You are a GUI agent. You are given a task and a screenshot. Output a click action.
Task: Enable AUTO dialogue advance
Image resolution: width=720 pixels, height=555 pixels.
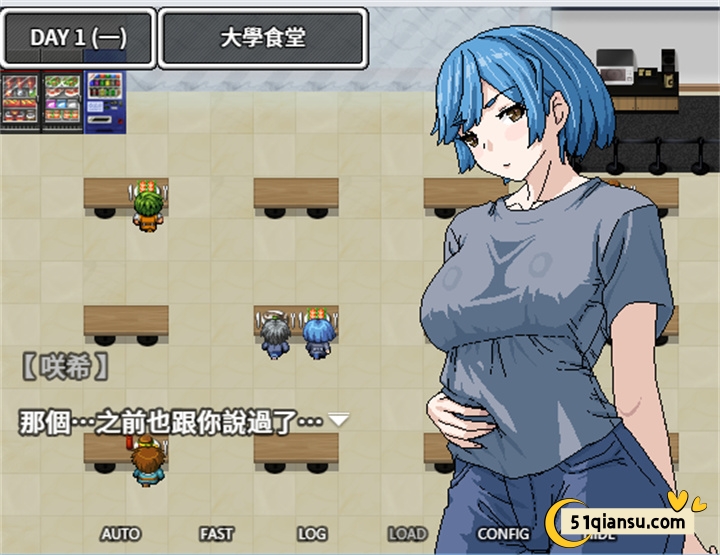(121, 534)
